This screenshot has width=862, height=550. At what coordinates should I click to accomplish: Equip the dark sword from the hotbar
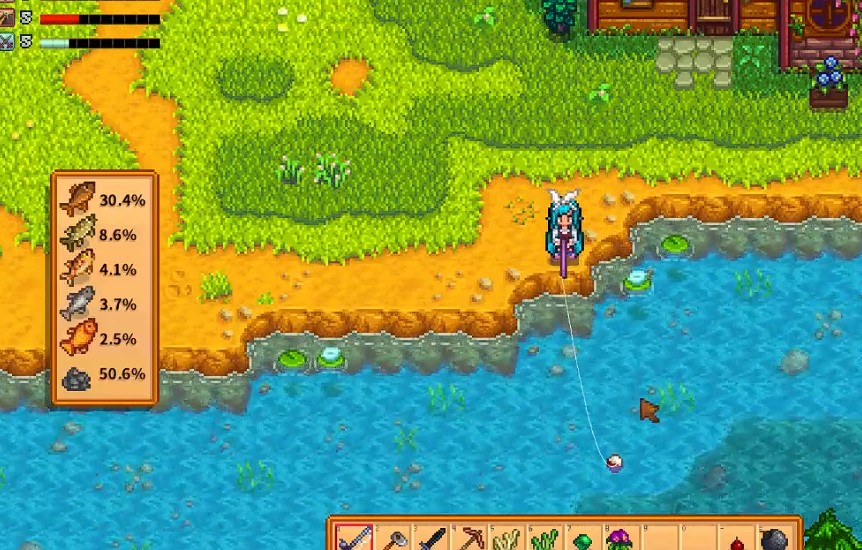click(430, 540)
